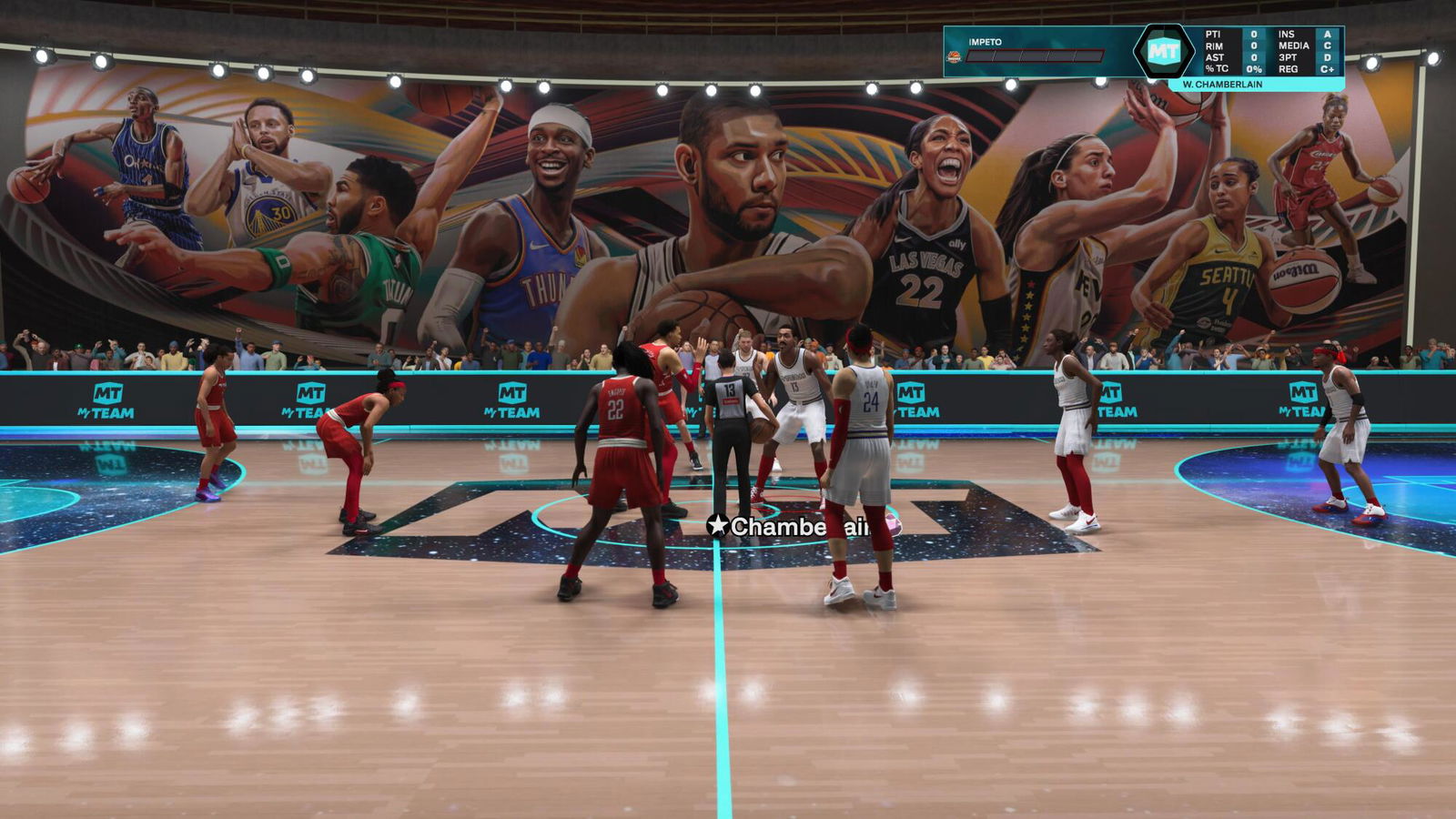Click the starred Chamberlain player indicator
Viewport: 1456px width, 819px height.
pyautogui.click(x=792, y=526)
